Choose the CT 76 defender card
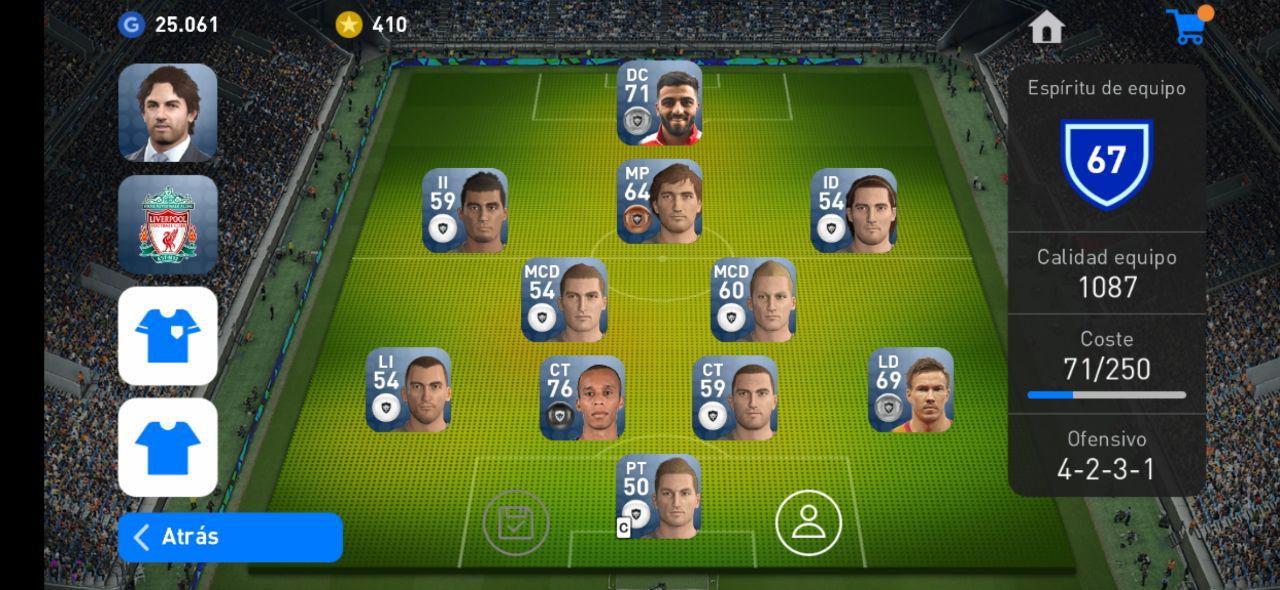The width and height of the screenshot is (1280, 590). [x=582, y=398]
